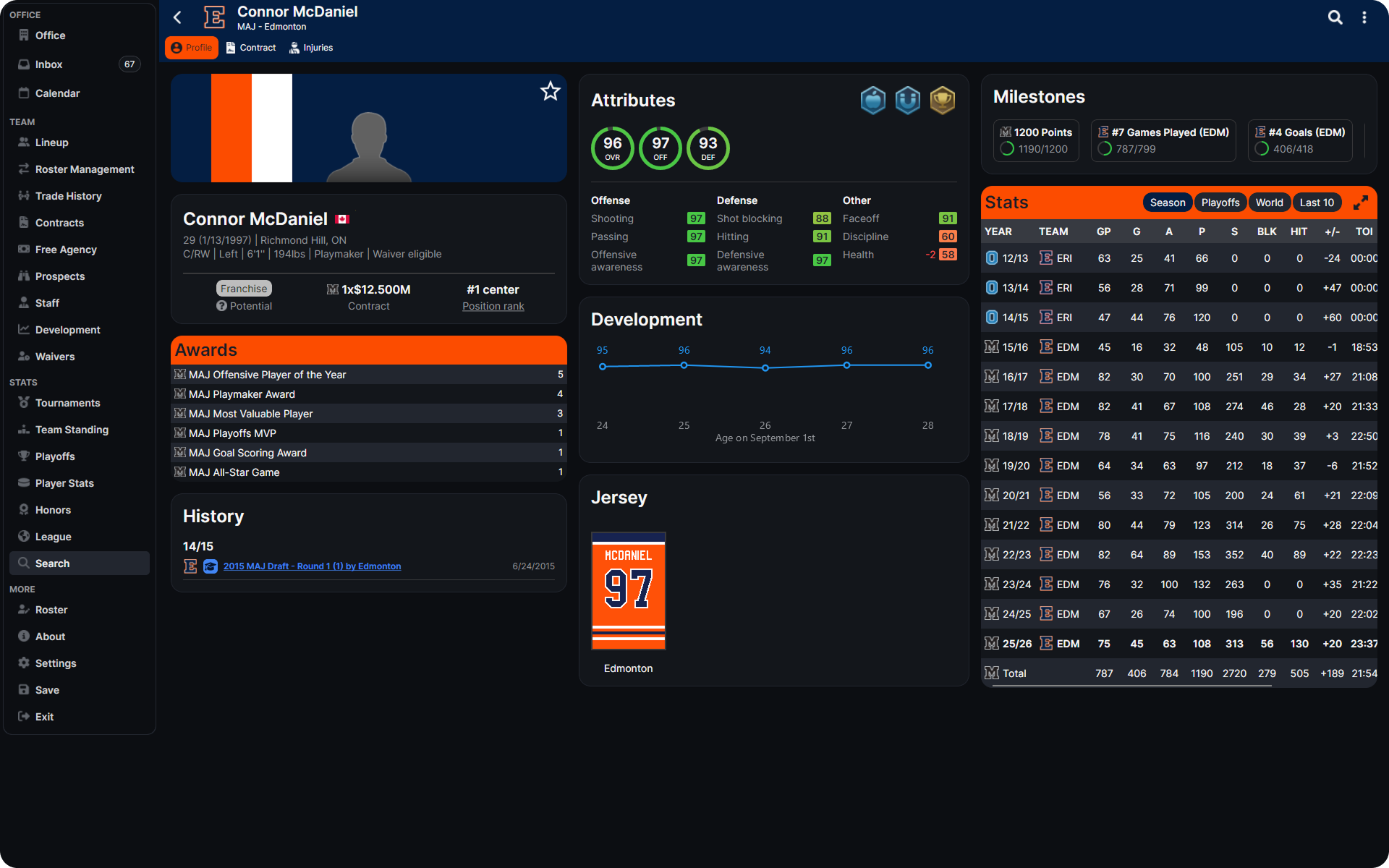
Task: Open the Tournaments screen
Action: 67,403
